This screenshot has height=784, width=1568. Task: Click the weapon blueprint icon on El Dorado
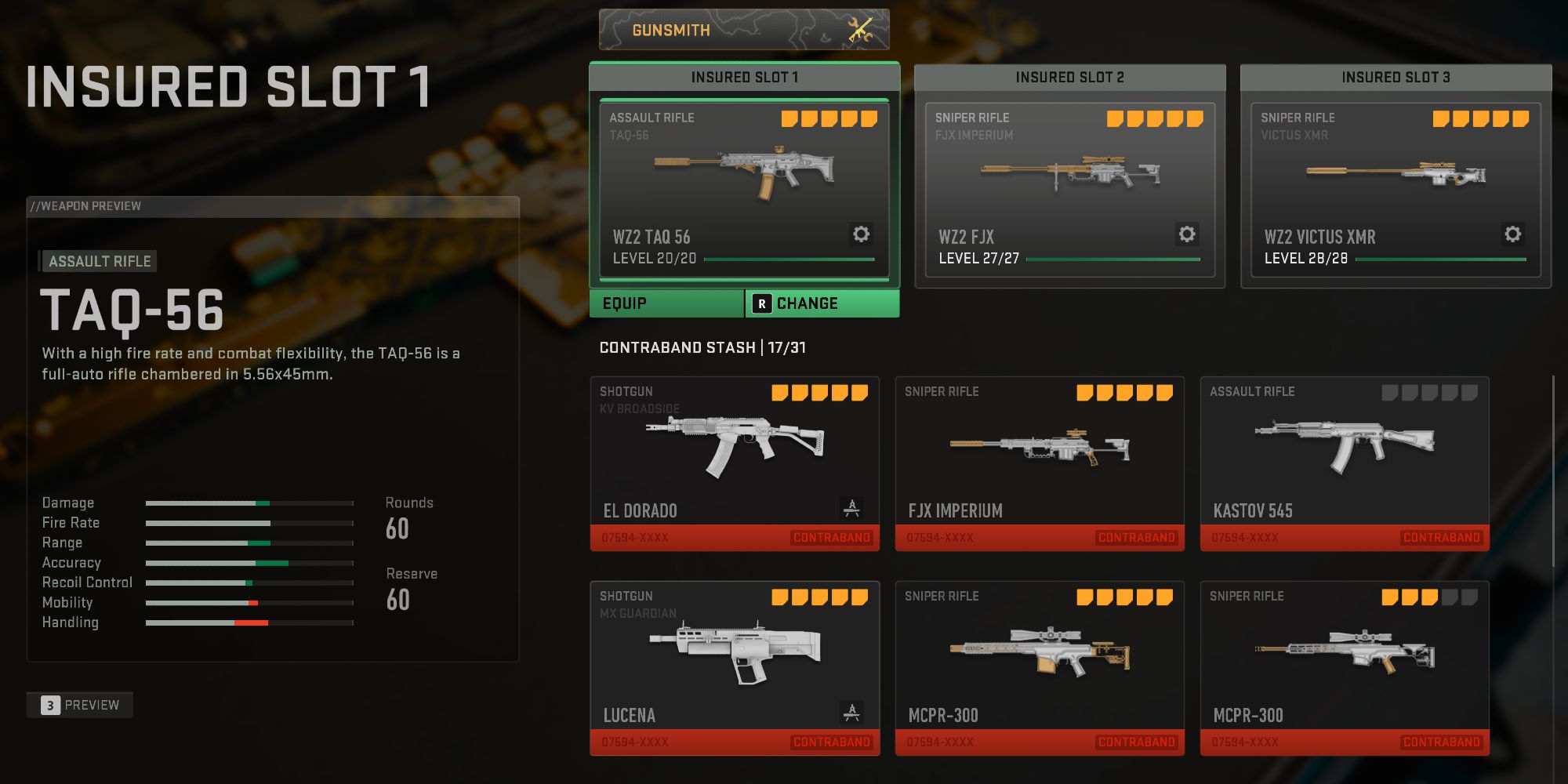[851, 506]
